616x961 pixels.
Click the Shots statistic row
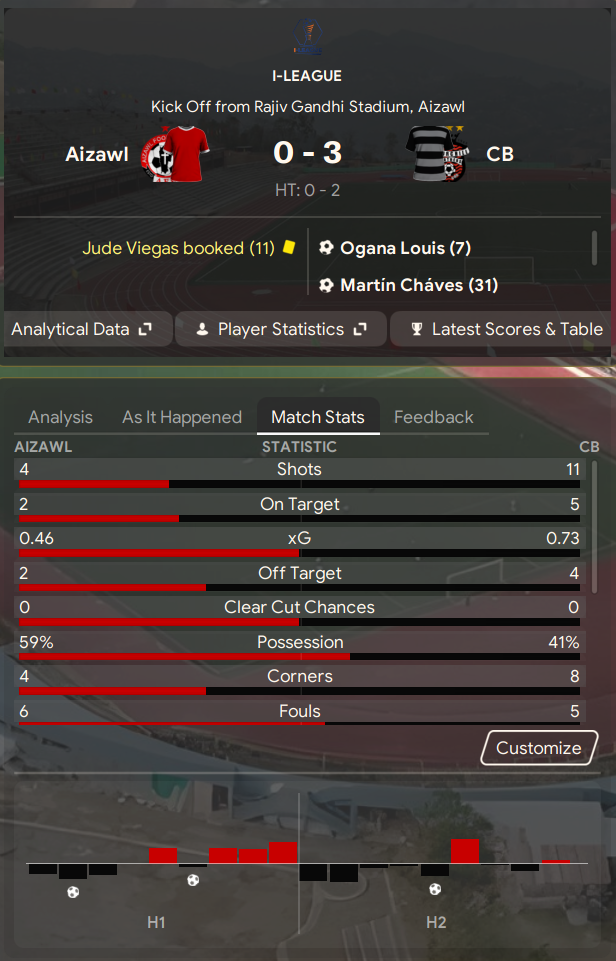[x=299, y=470]
